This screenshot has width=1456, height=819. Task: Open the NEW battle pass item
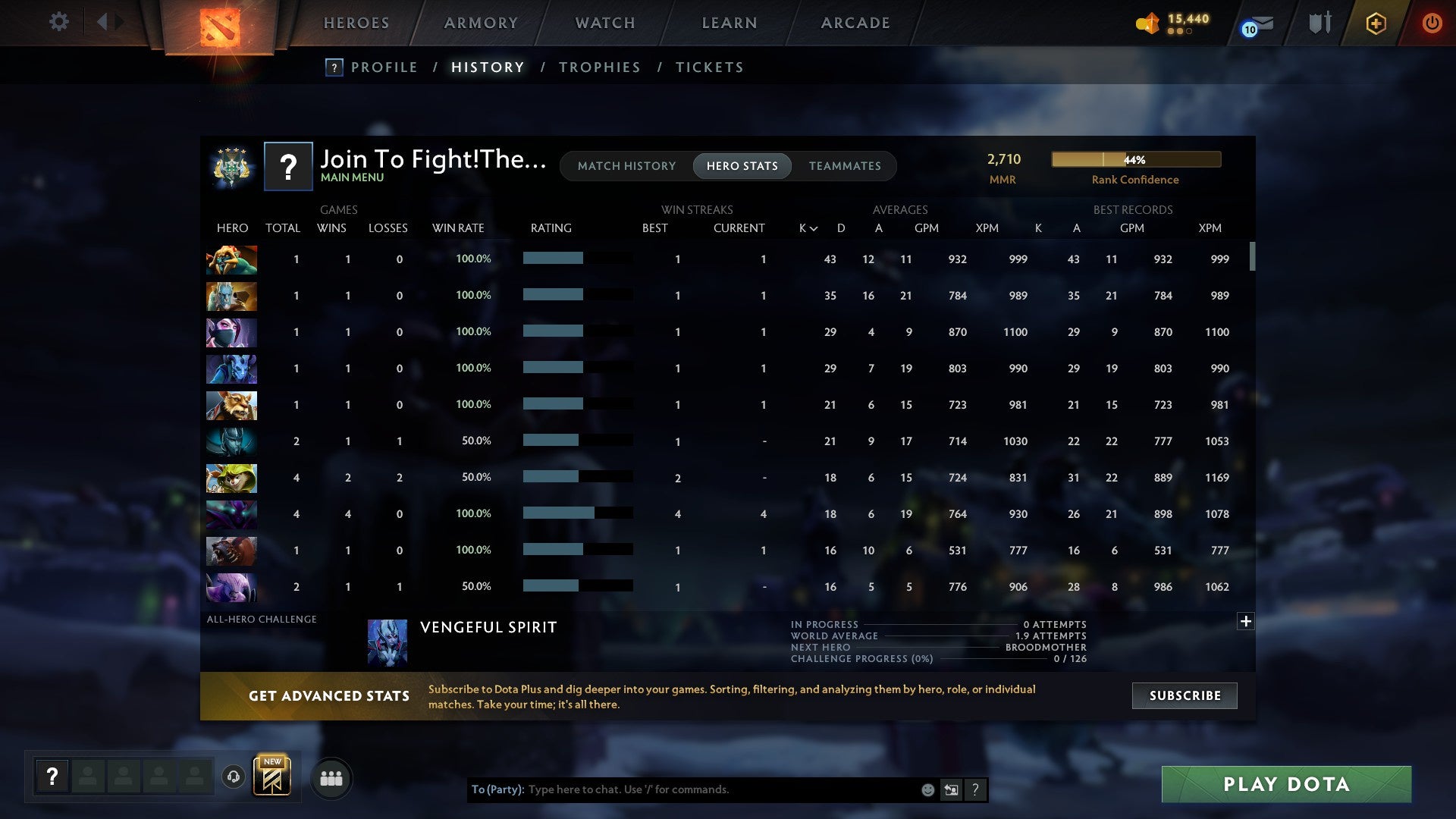[x=271, y=775]
